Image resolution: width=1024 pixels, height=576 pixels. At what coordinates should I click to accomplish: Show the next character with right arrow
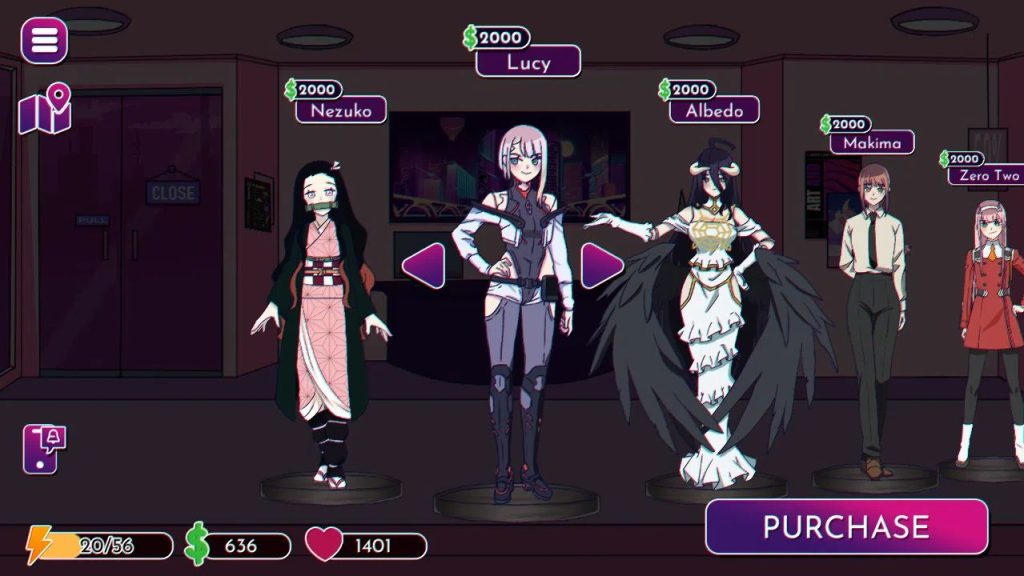tap(602, 265)
